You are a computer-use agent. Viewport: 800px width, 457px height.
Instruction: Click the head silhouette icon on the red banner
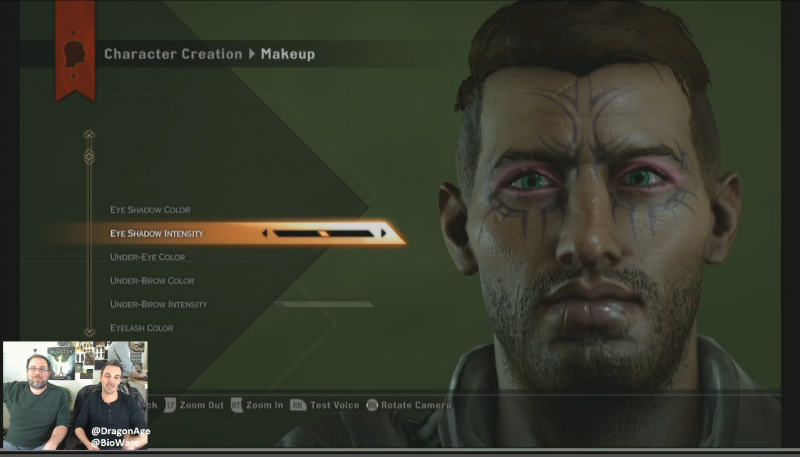point(75,54)
